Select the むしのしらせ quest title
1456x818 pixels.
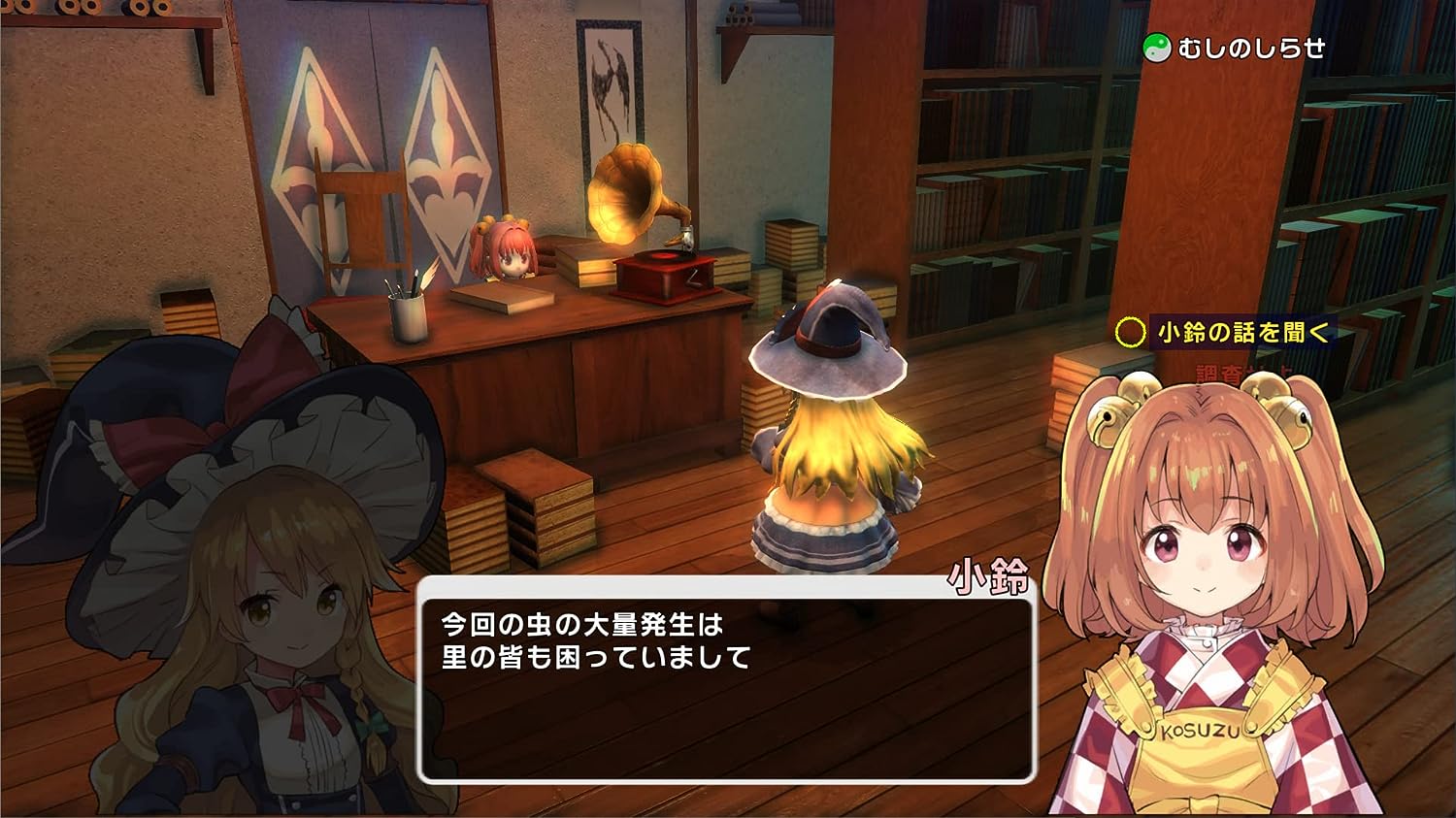[1252, 44]
